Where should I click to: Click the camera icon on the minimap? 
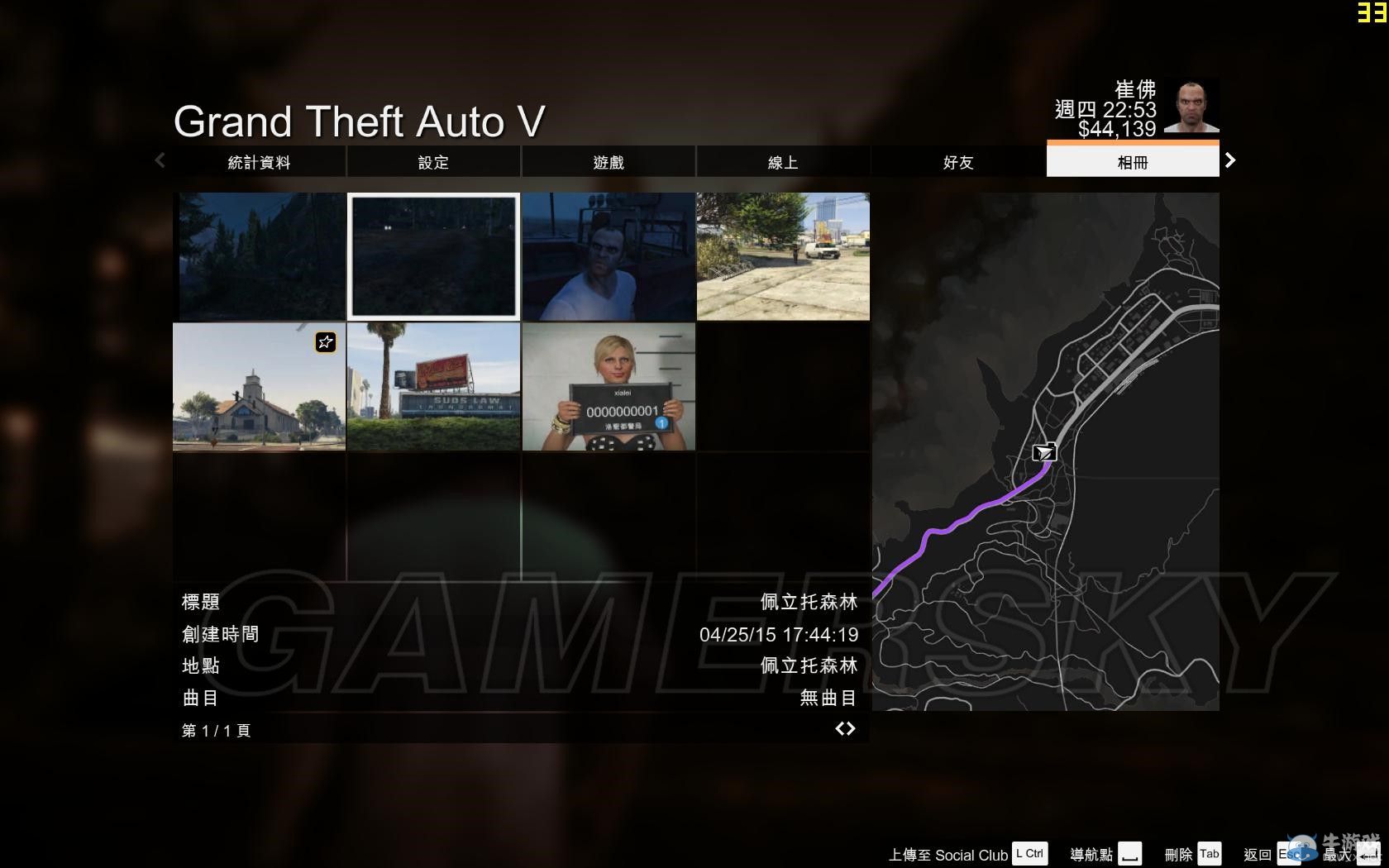(x=1044, y=452)
